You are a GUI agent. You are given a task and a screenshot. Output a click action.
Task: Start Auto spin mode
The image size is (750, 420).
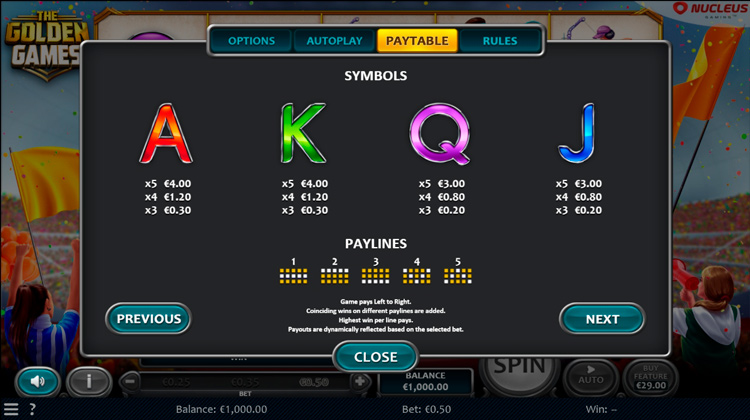[588, 376]
